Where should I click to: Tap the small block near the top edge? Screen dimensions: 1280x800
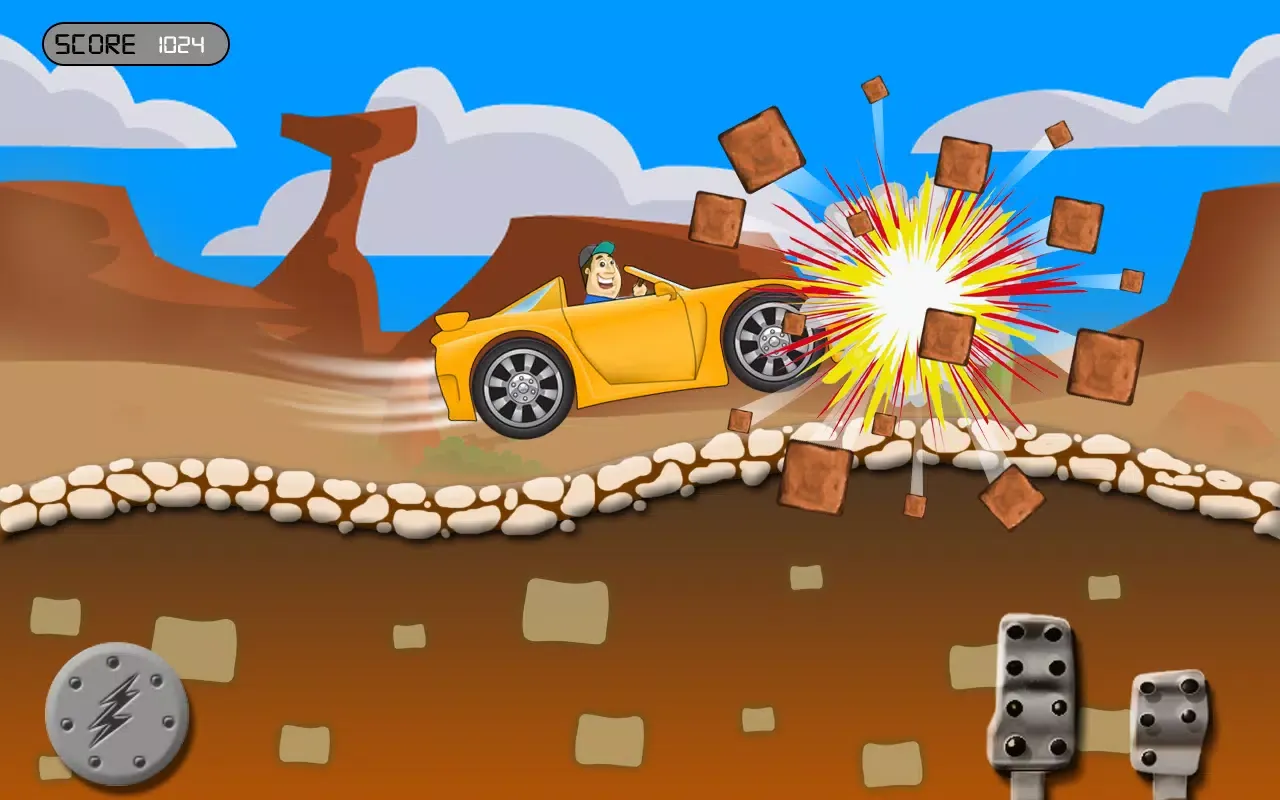[x=876, y=92]
